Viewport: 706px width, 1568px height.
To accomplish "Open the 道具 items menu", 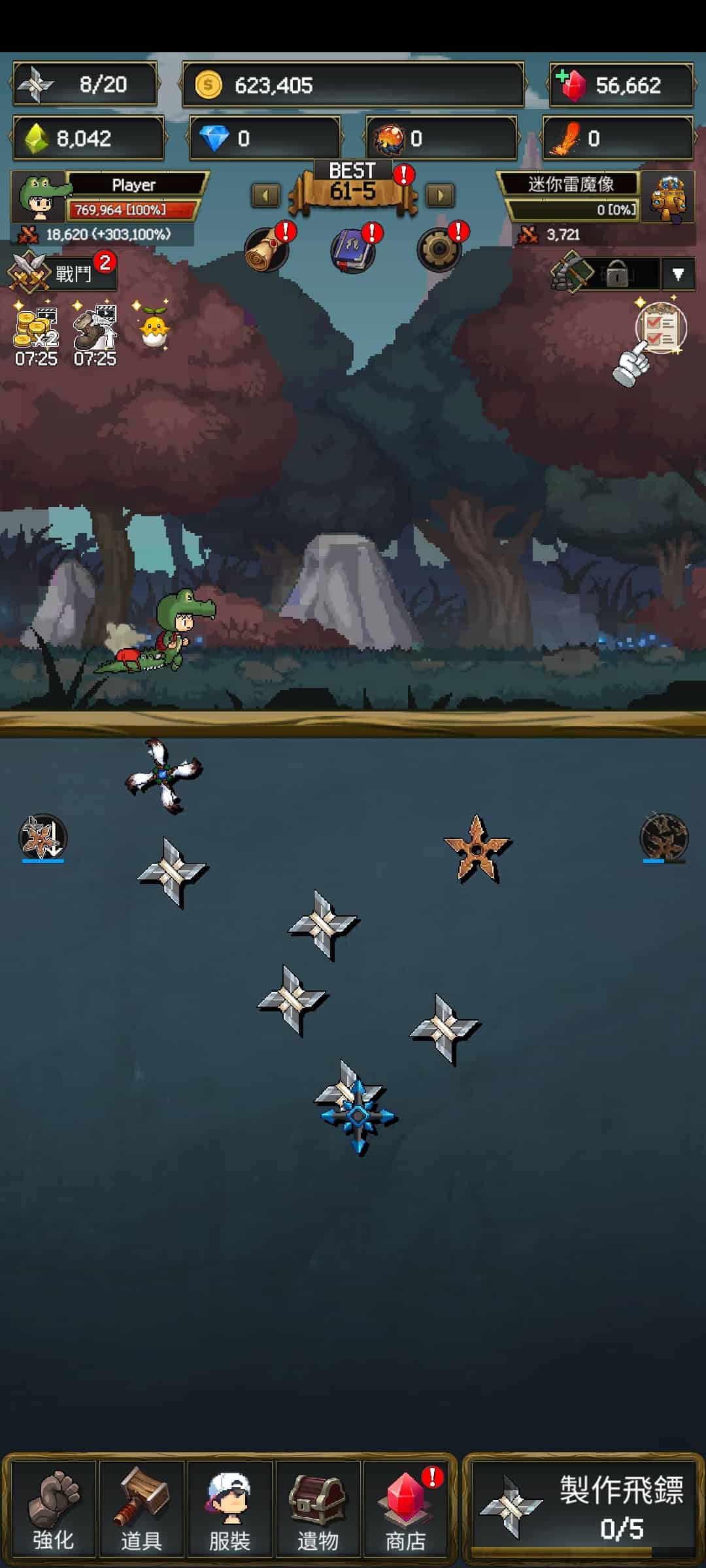I will point(142,1509).
